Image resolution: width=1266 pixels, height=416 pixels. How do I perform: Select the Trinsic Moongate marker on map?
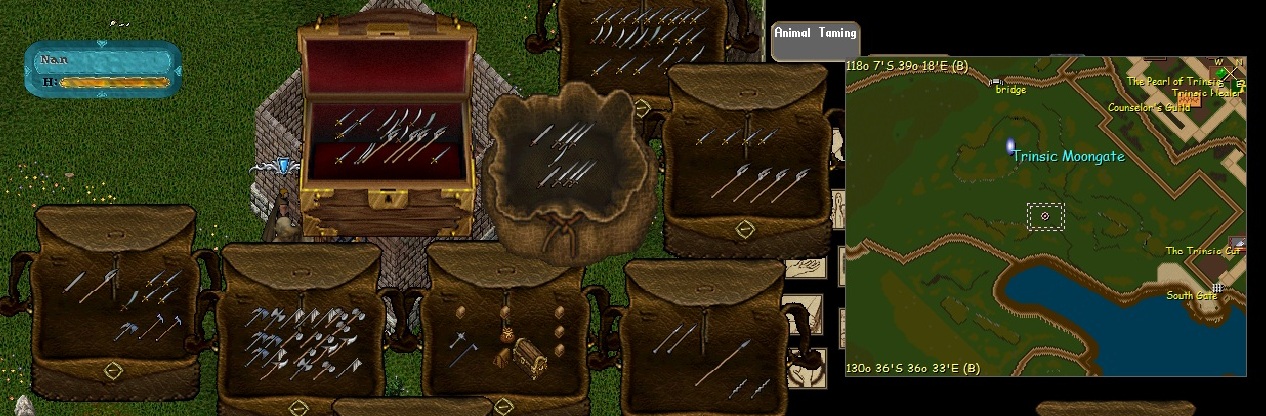(1011, 146)
